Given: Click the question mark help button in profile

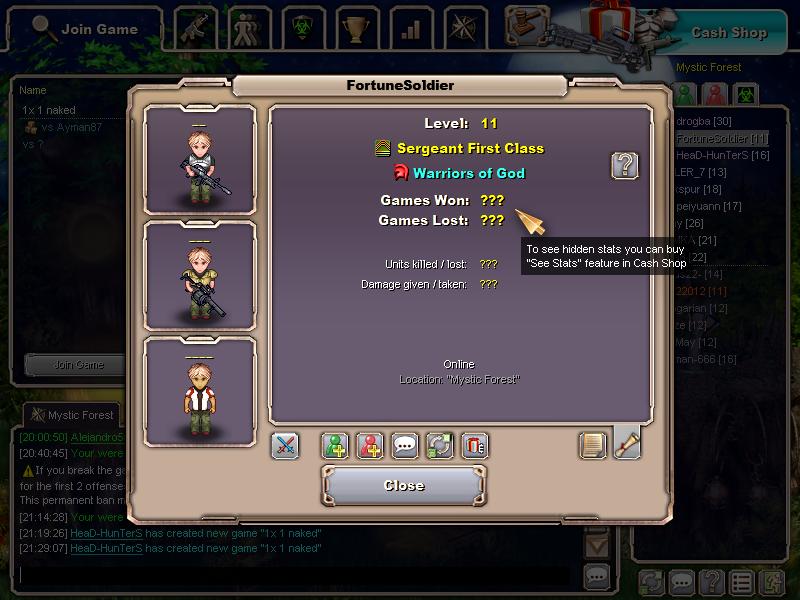Looking at the screenshot, I should [625, 165].
